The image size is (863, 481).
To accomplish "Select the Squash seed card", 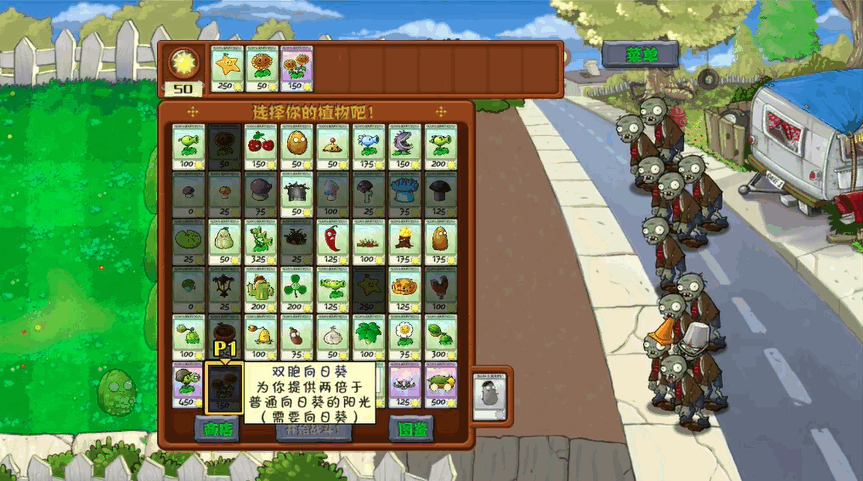I will click(x=225, y=242).
